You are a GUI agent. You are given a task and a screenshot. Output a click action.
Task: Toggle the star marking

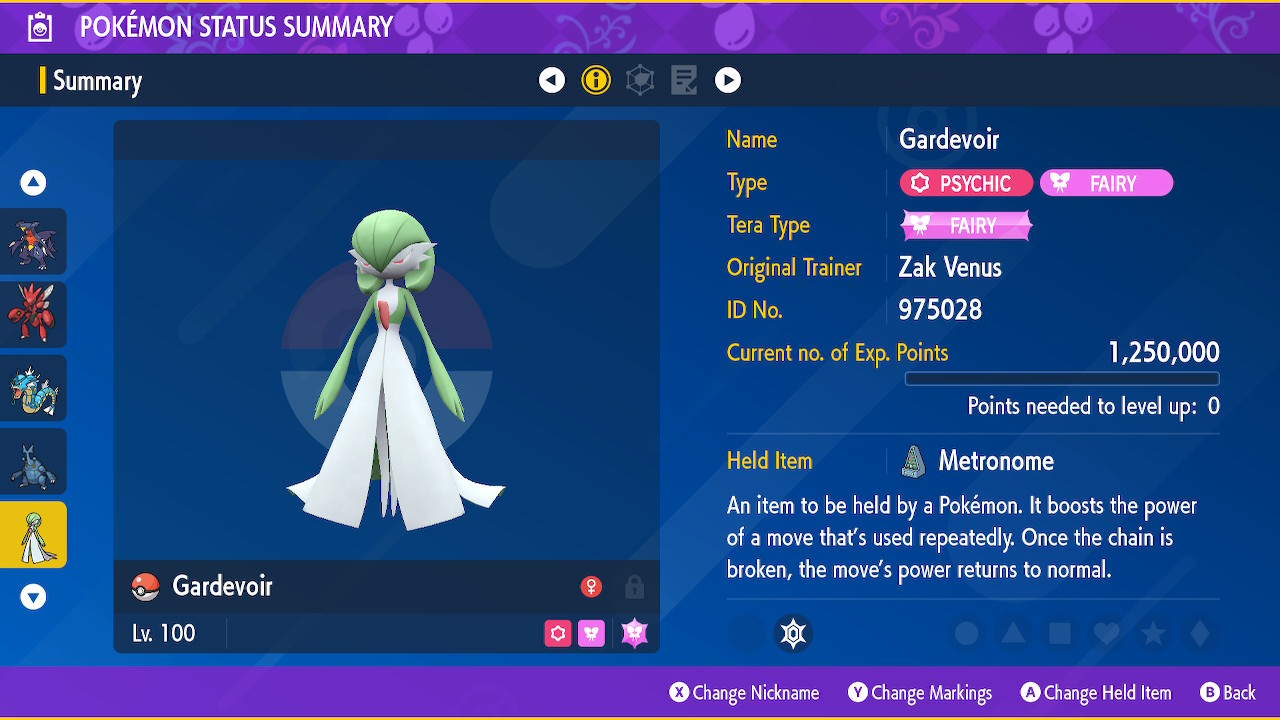tap(1151, 633)
